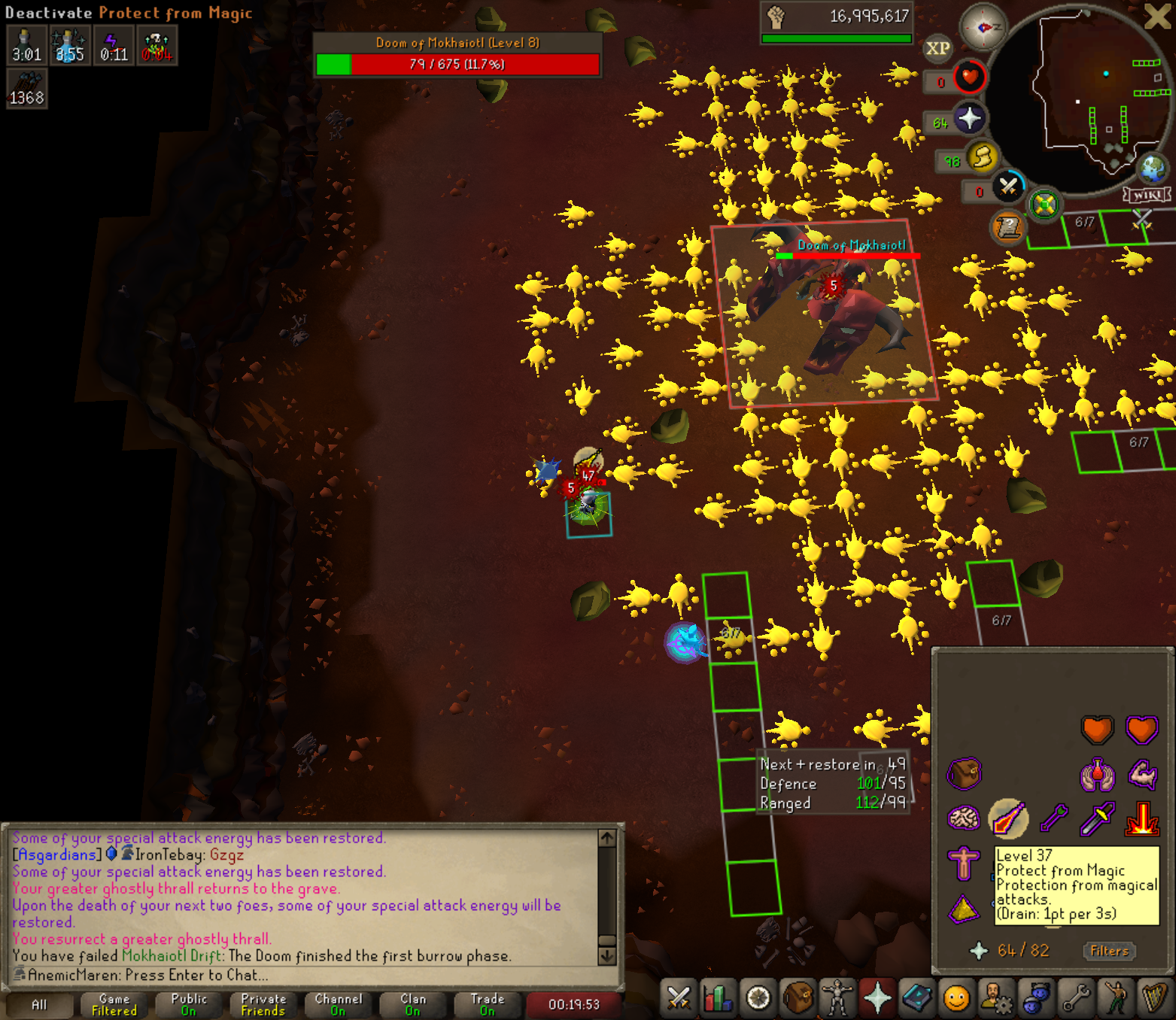Switch to the Clan chat tab
The height and width of the screenshot is (1020, 1176).
pos(413,1004)
